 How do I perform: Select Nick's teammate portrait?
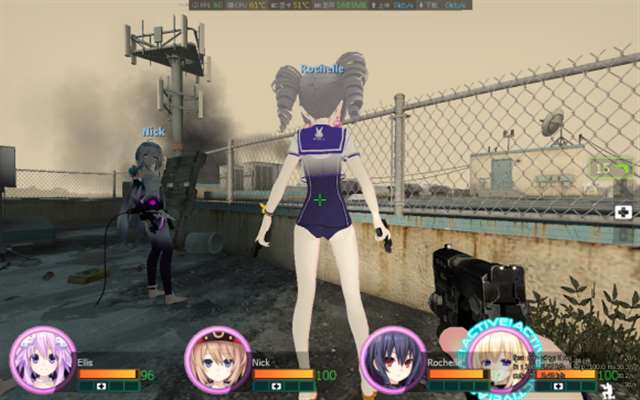click(x=217, y=360)
